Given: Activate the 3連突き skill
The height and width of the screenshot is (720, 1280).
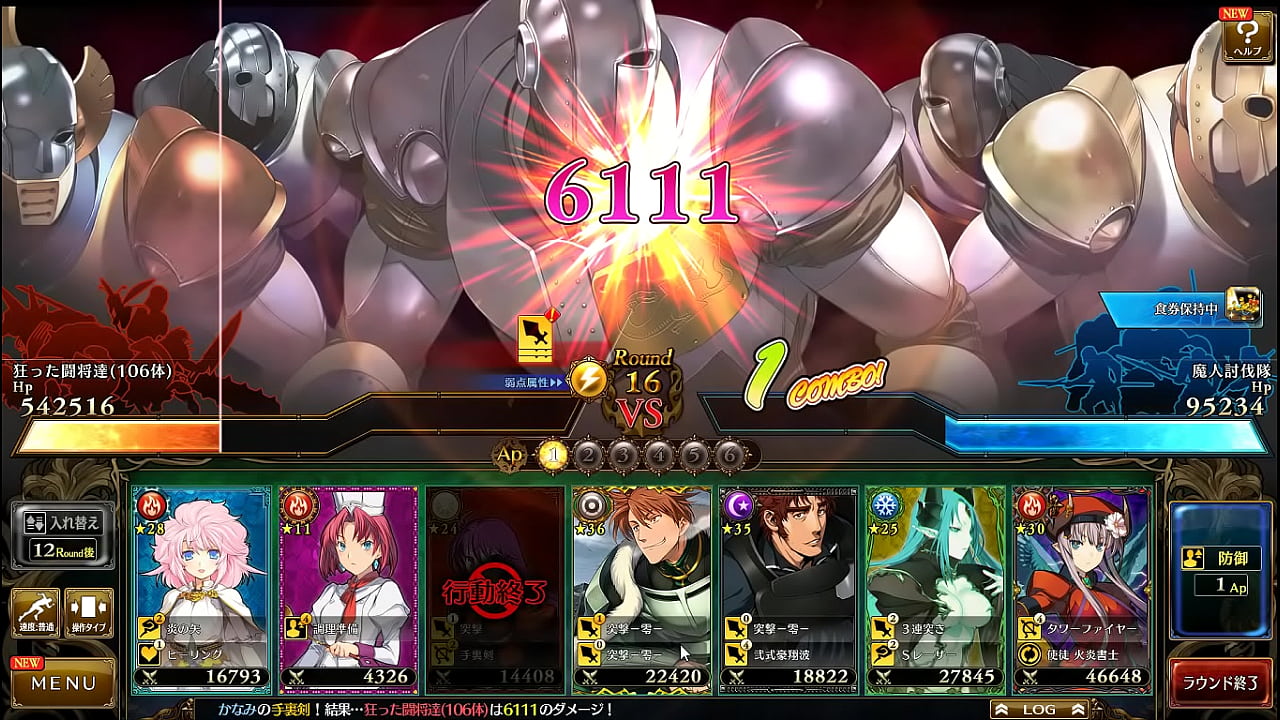Looking at the screenshot, I should click(x=935, y=628).
